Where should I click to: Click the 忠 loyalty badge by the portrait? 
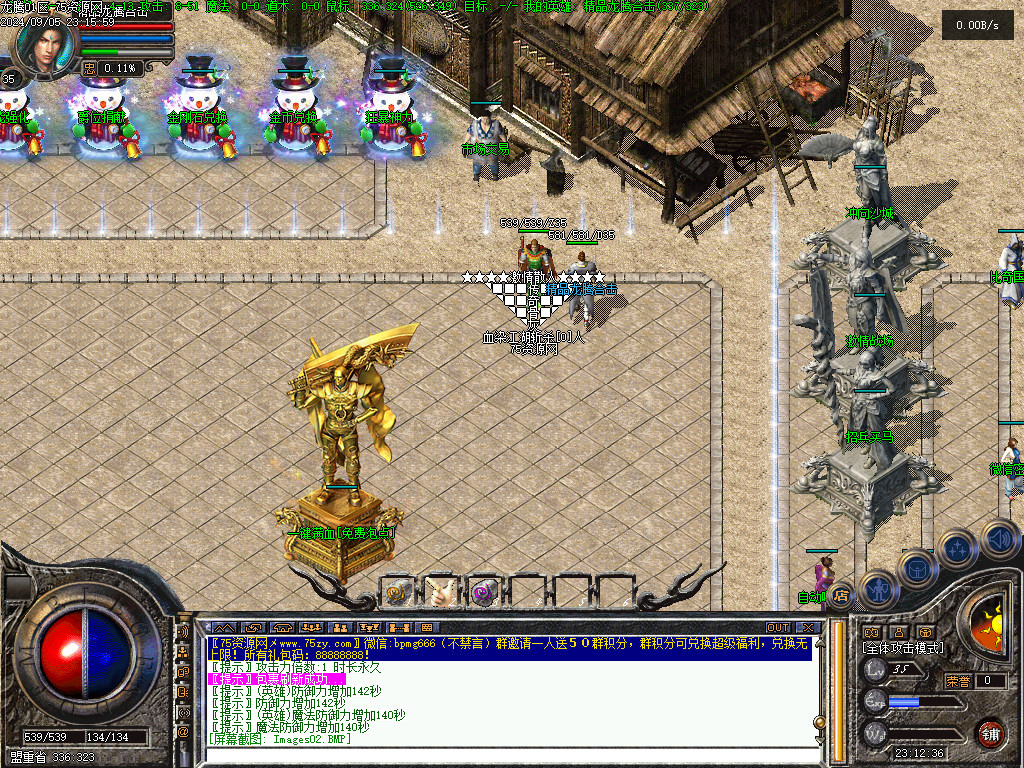[90, 68]
